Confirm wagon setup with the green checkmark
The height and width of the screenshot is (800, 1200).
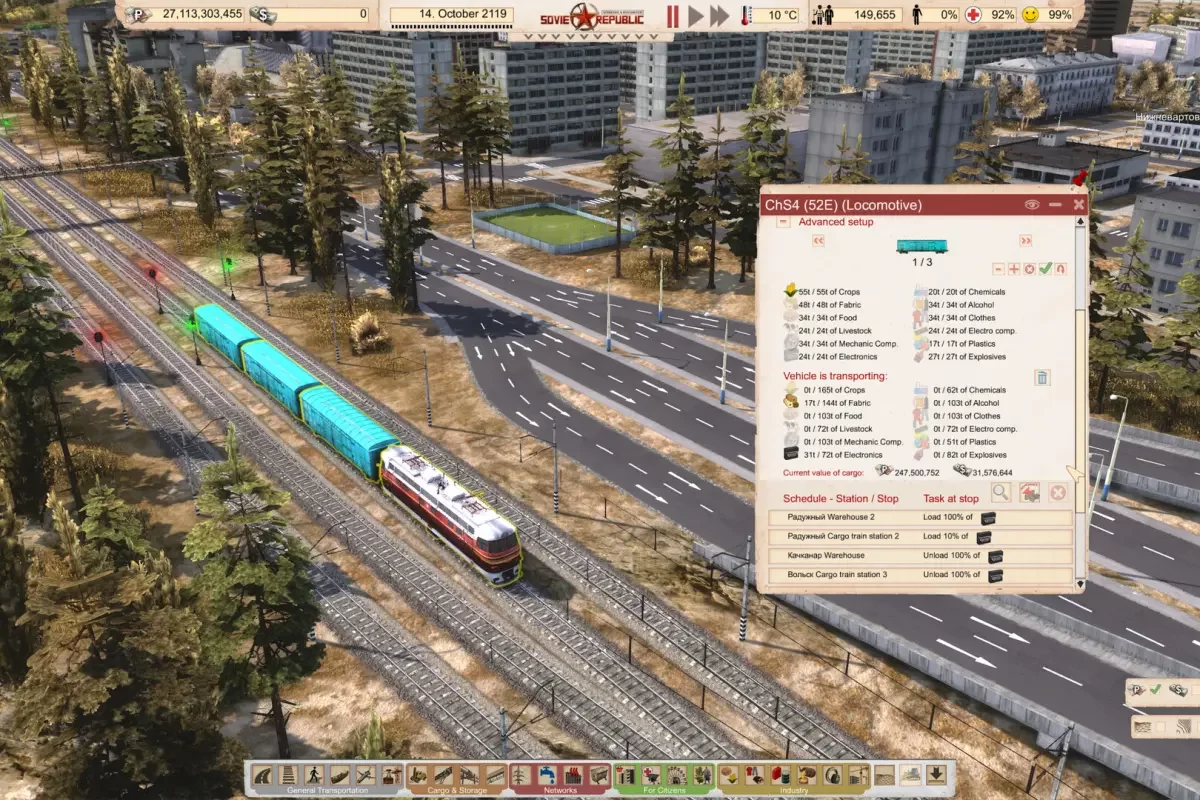[1045, 269]
